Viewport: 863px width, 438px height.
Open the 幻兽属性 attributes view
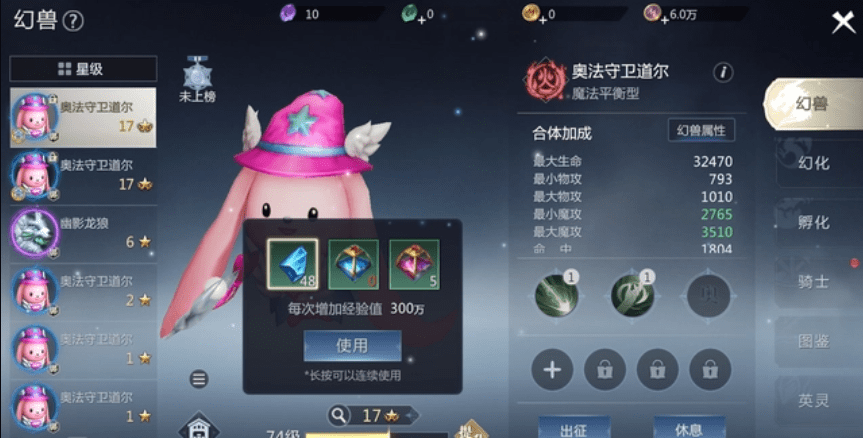701,130
